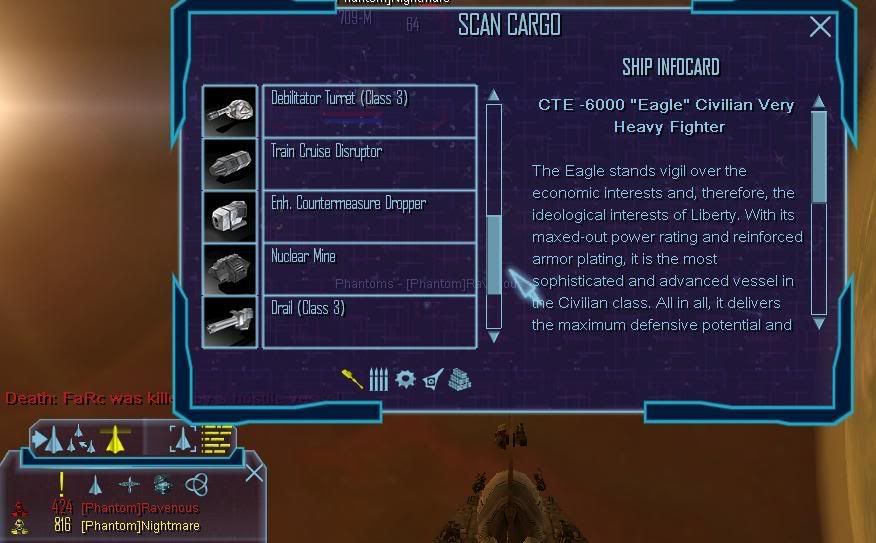Select the Train Cruise Disruptor item
Image resolution: width=876 pixels, height=543 pixels.
click(368, 163)
